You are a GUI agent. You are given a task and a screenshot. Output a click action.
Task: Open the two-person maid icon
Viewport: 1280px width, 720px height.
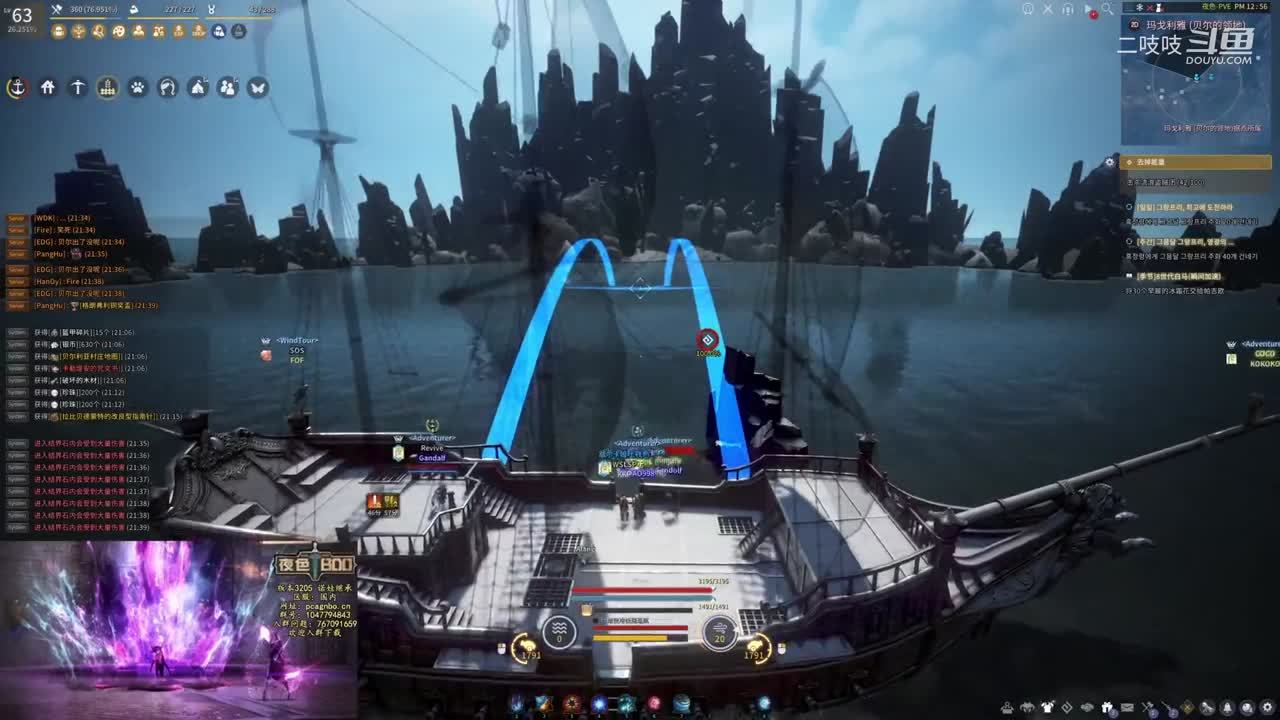[227, 87]
